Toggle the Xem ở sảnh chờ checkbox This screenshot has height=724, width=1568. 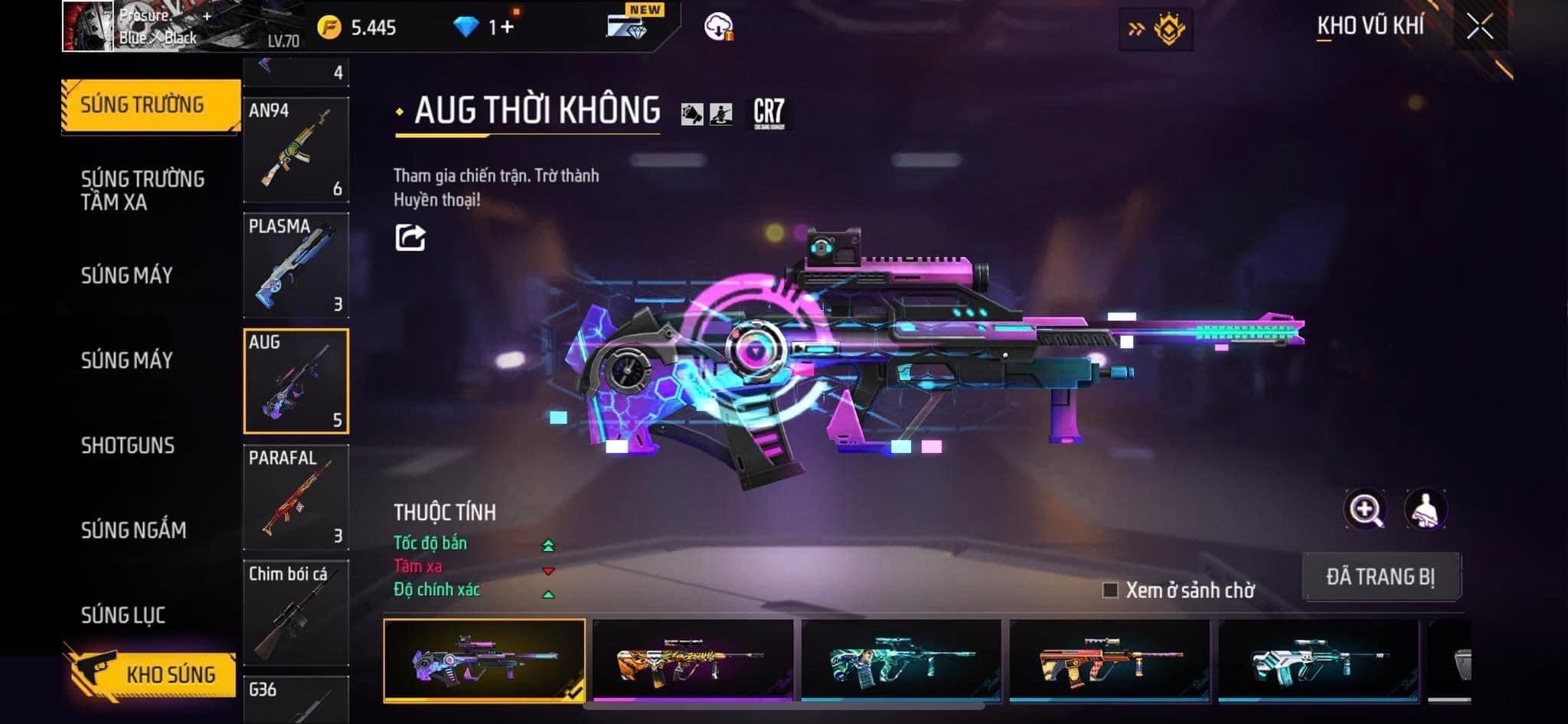[x=1110, y=590]
